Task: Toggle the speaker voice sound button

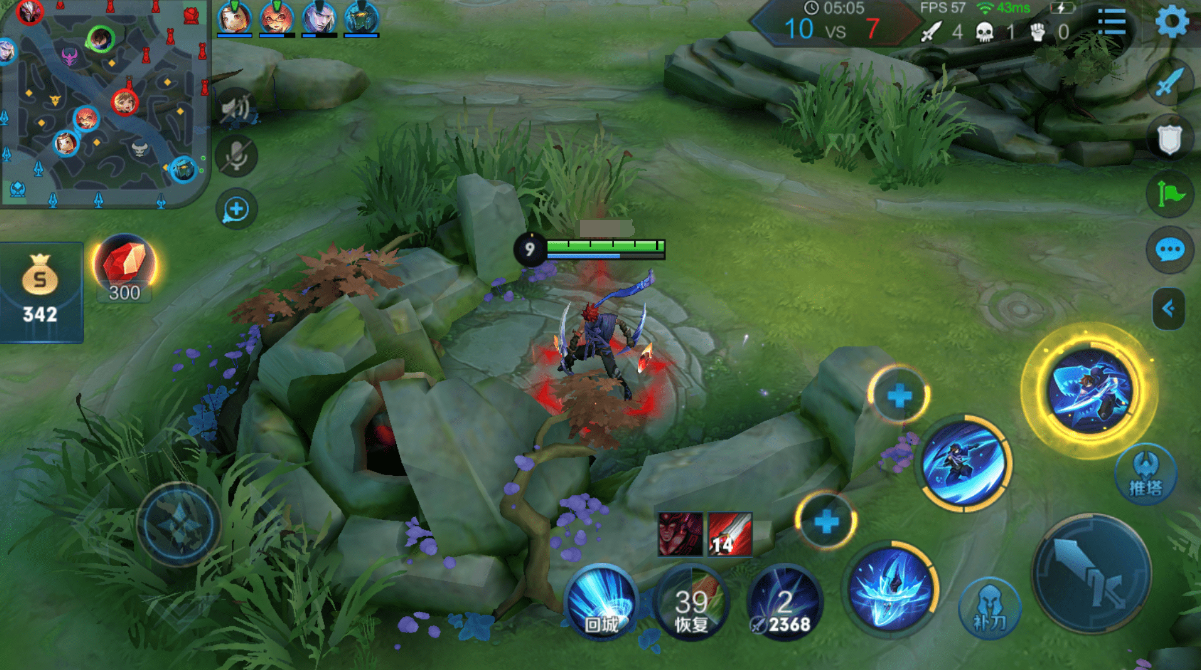Action: (236, 108)
